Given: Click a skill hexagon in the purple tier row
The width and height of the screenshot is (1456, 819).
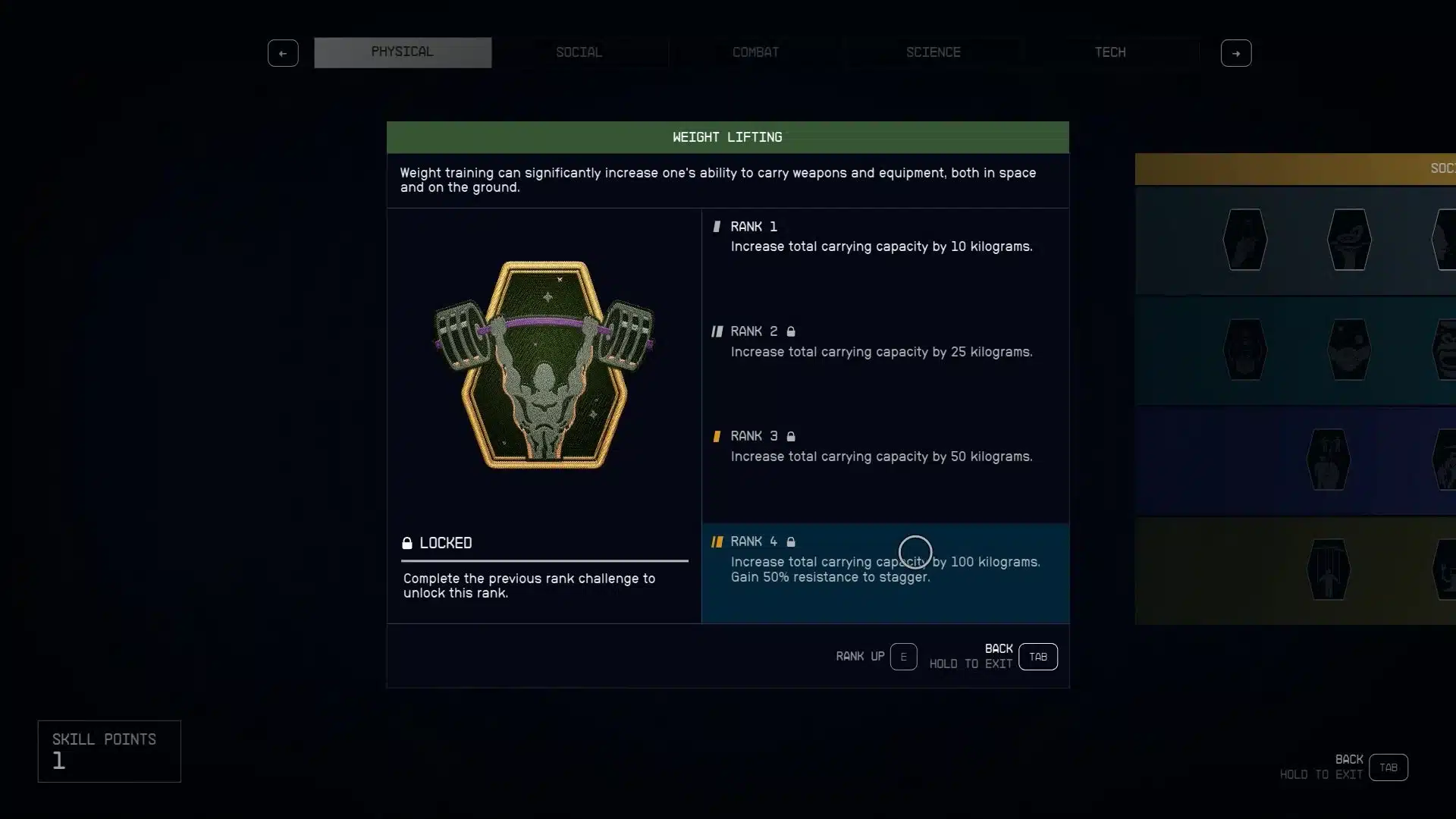Looking at the screenshot, I should tap(1328, 459).
